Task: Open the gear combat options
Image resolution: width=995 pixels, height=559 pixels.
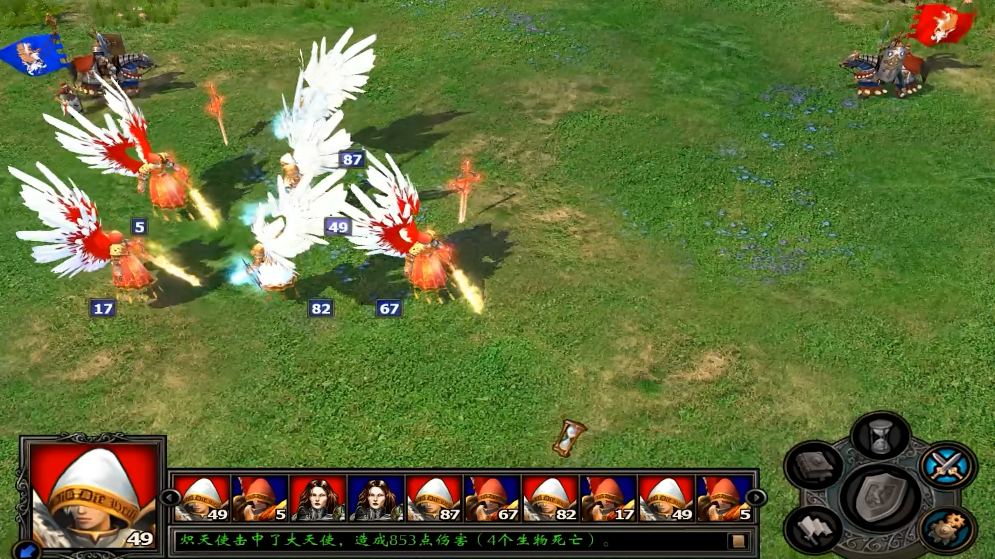Action: pos(946,529)
